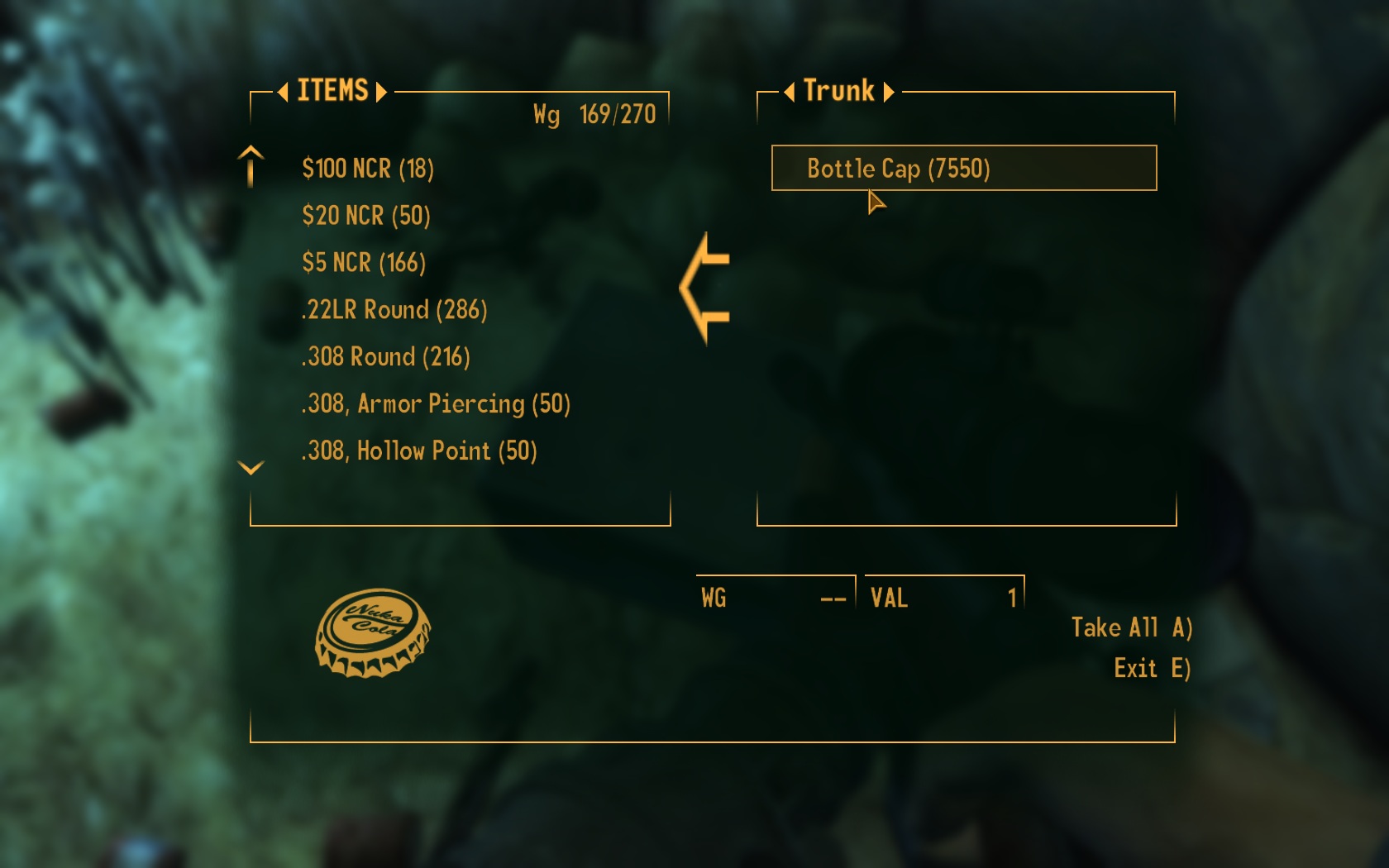Select the .22LR Round ammo
This screenshot has width=1389, height=868.
click(394, 310)
